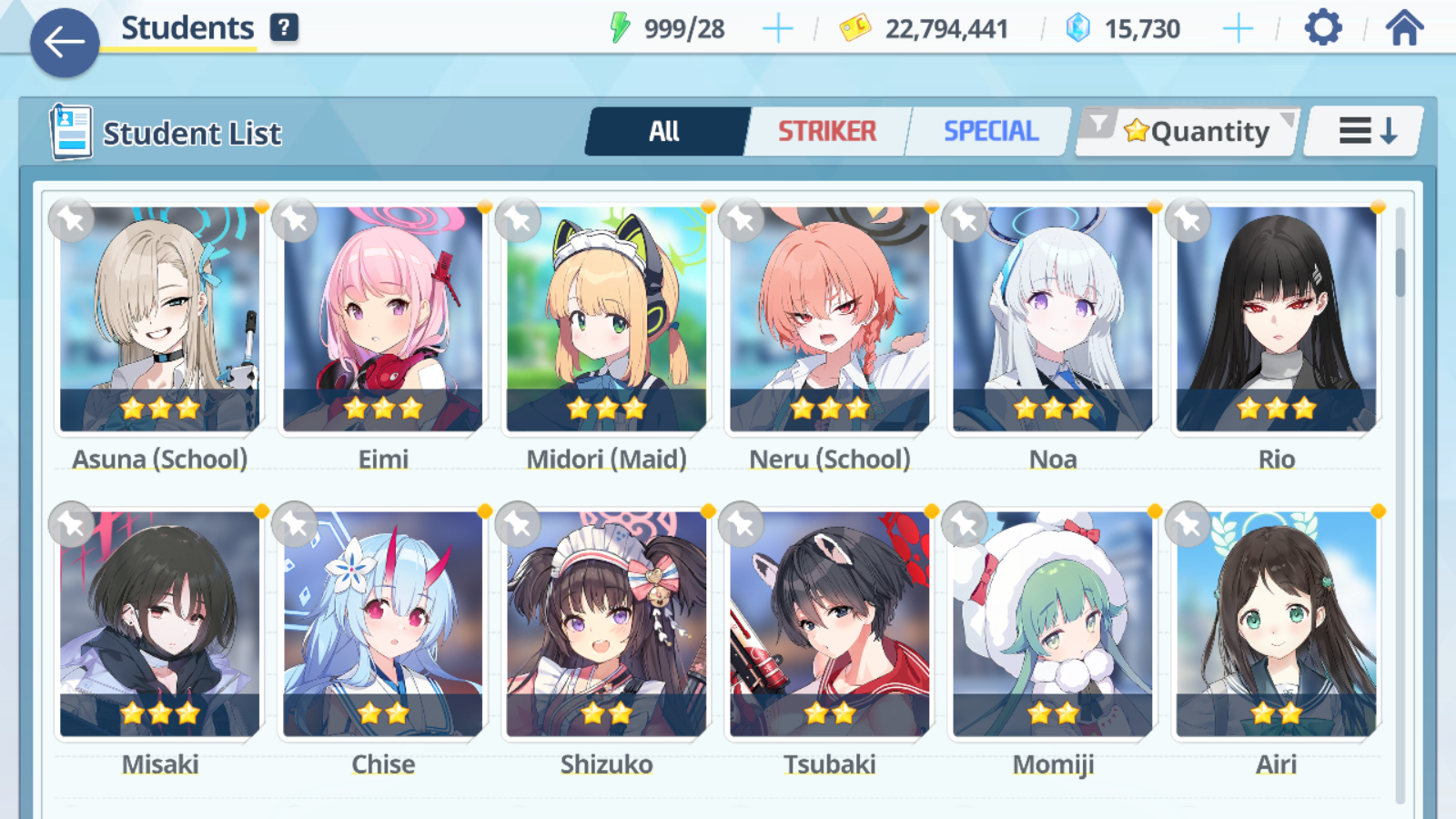This screenshot has height=819, width=1456.
Task: Show only STRIKER students
Action: [826, 132]
